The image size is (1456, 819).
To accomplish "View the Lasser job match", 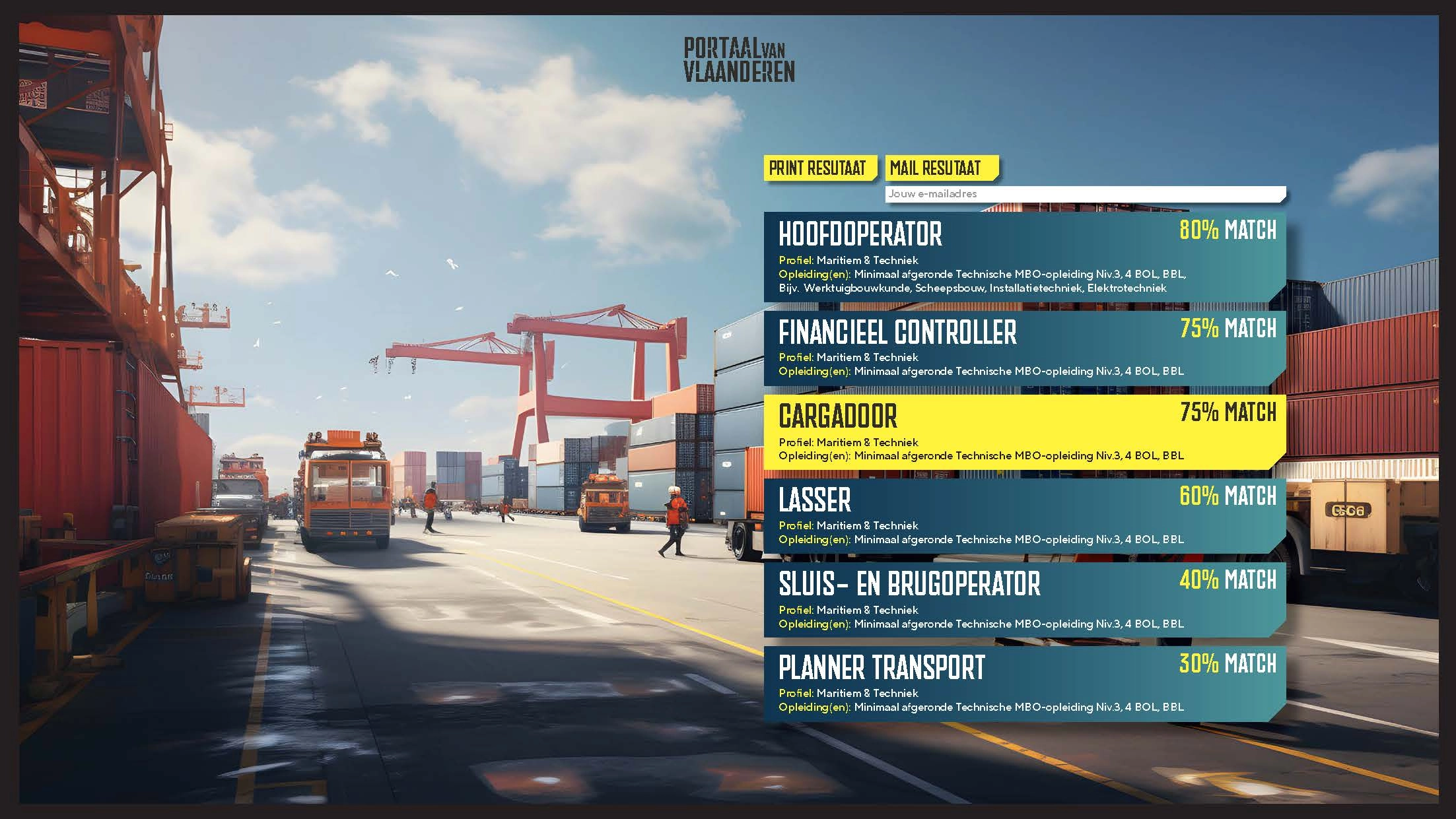I will 1023,516.
